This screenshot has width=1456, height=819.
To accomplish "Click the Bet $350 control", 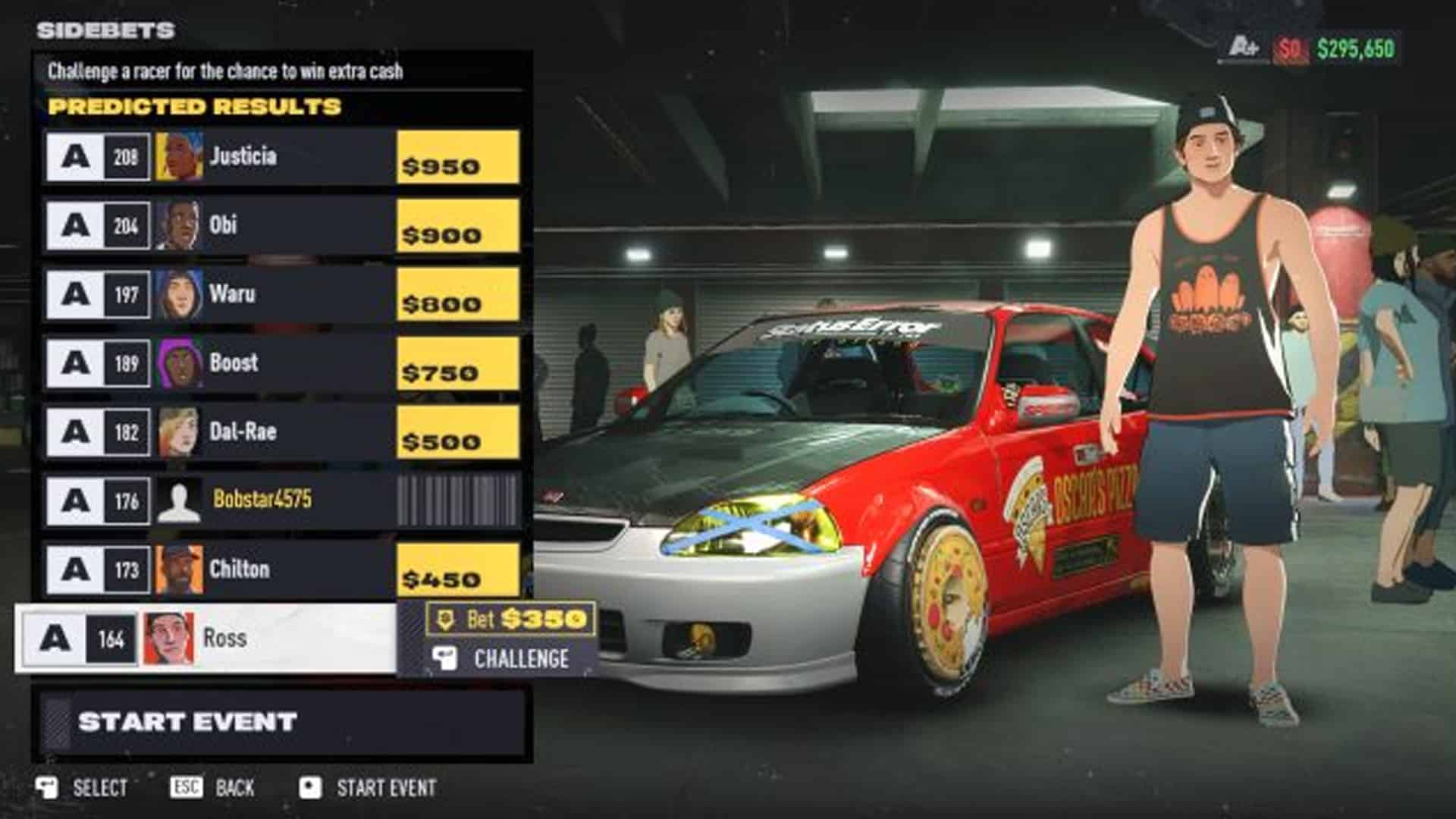I will pos(512,620).
